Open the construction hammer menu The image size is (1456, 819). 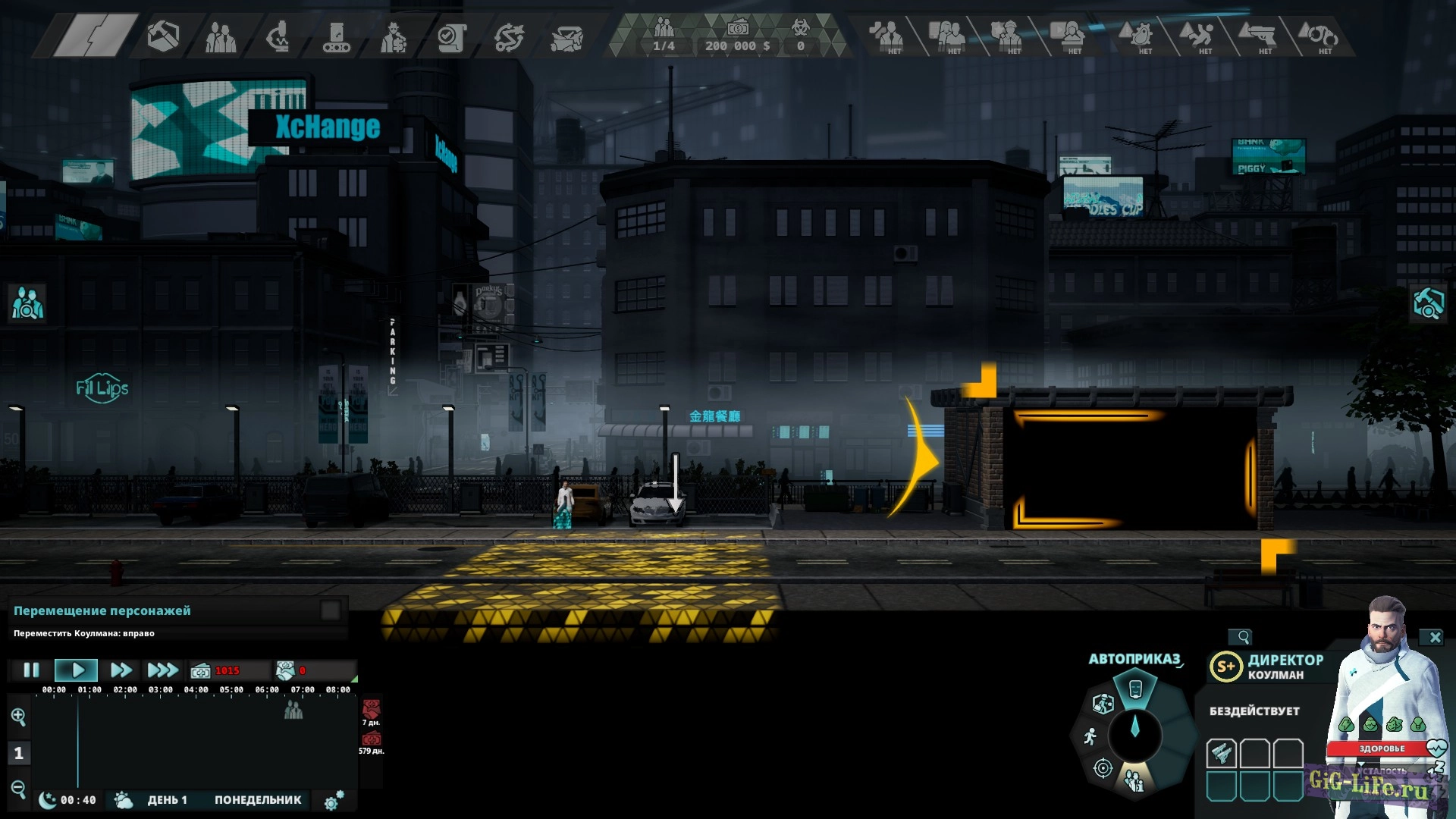tap(163, 36)
